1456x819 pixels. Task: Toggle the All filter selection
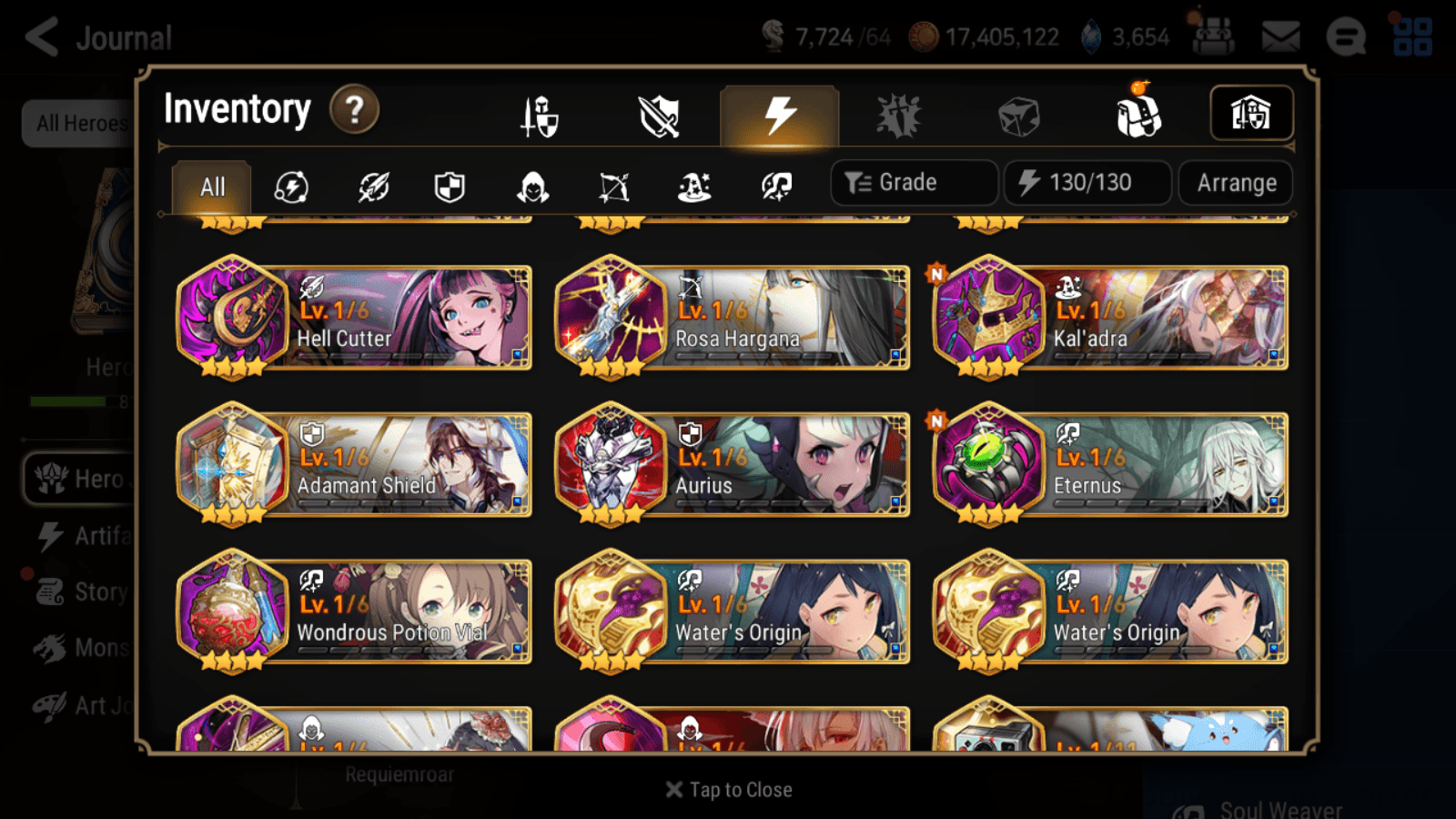211,187
